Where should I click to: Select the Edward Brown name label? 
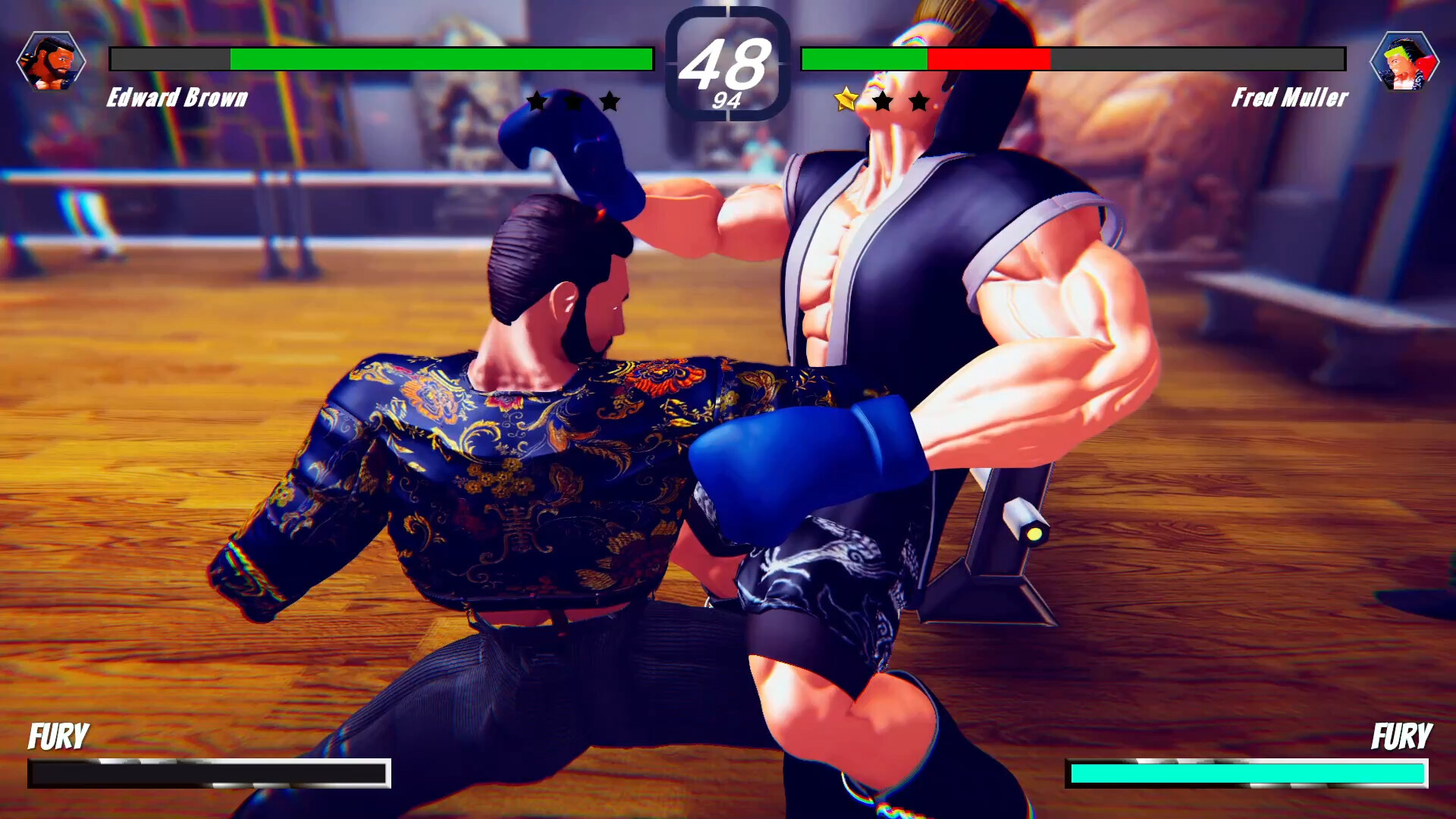pos(178,98)
